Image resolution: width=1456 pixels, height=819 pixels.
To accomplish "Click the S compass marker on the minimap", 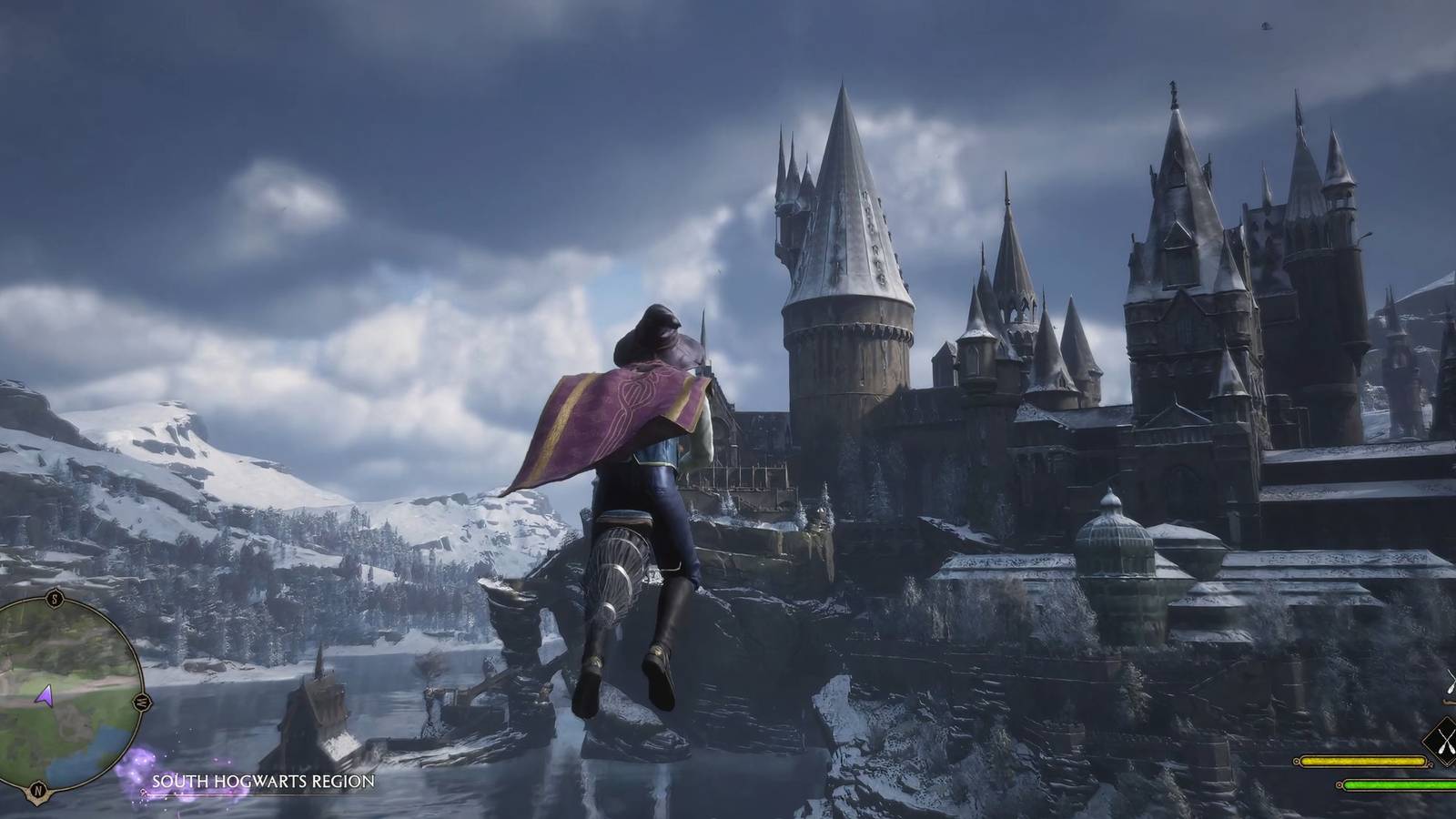I will [54, 599].
